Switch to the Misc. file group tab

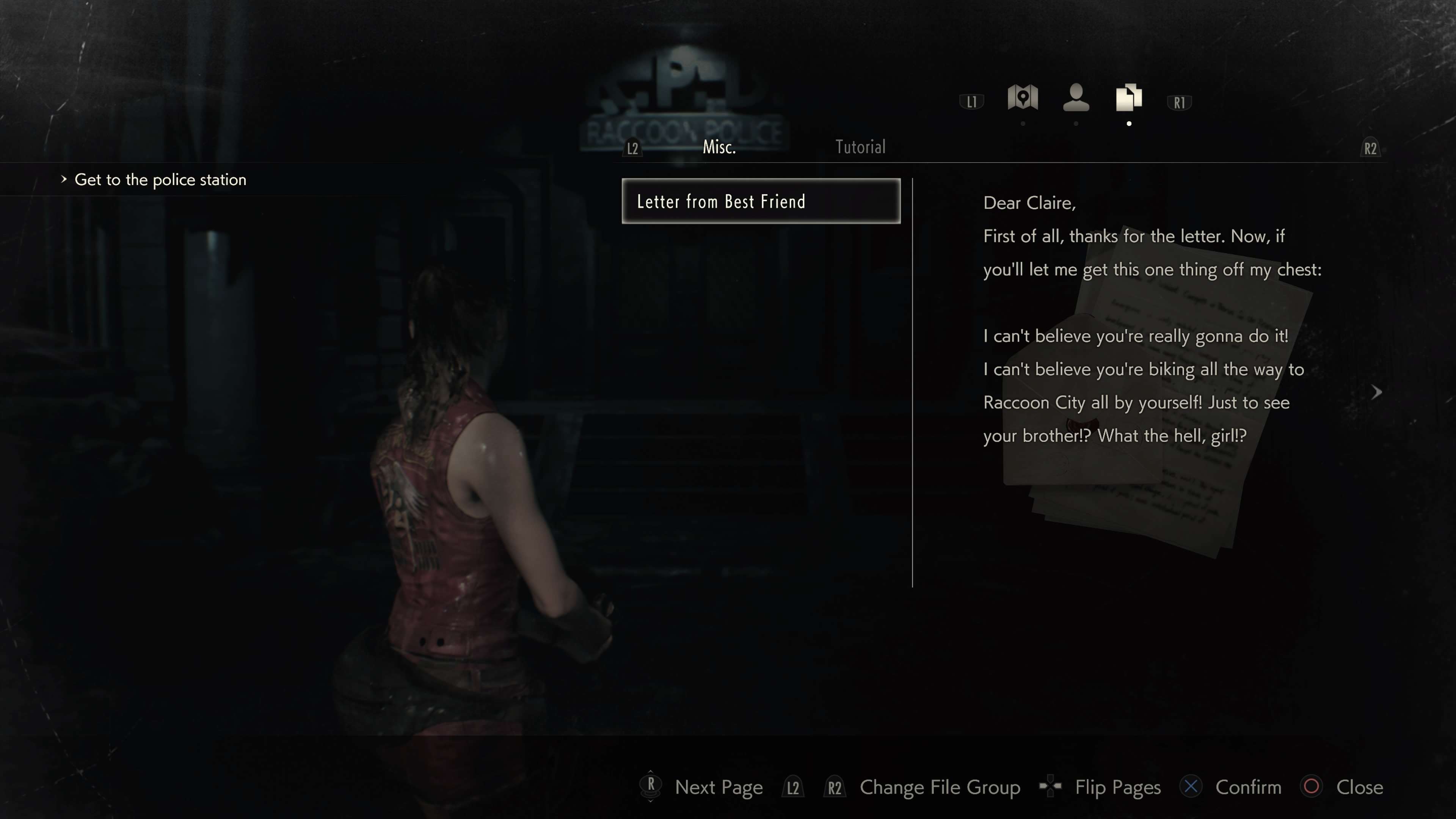[719, 147]
